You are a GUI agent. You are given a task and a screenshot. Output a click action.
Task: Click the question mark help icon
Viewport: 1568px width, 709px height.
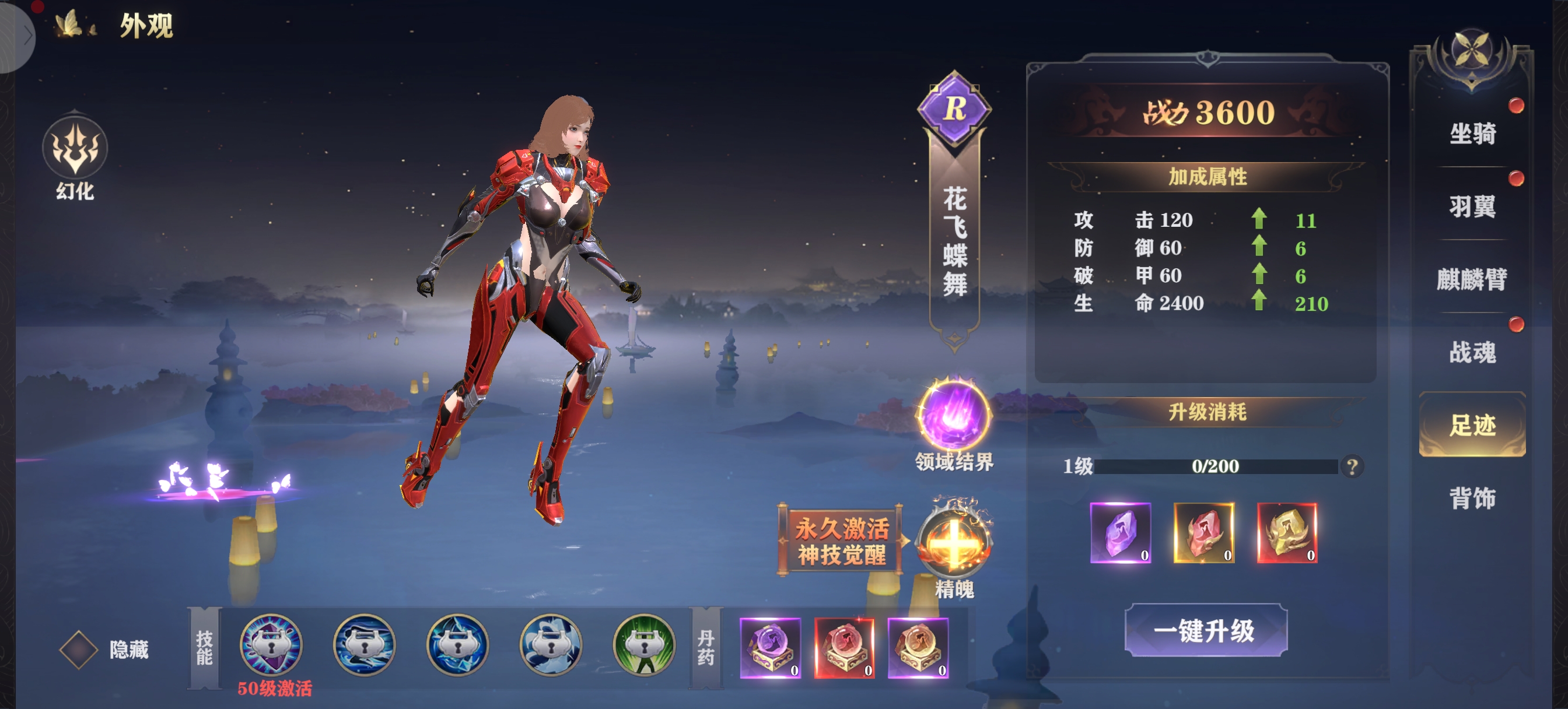1352,467
